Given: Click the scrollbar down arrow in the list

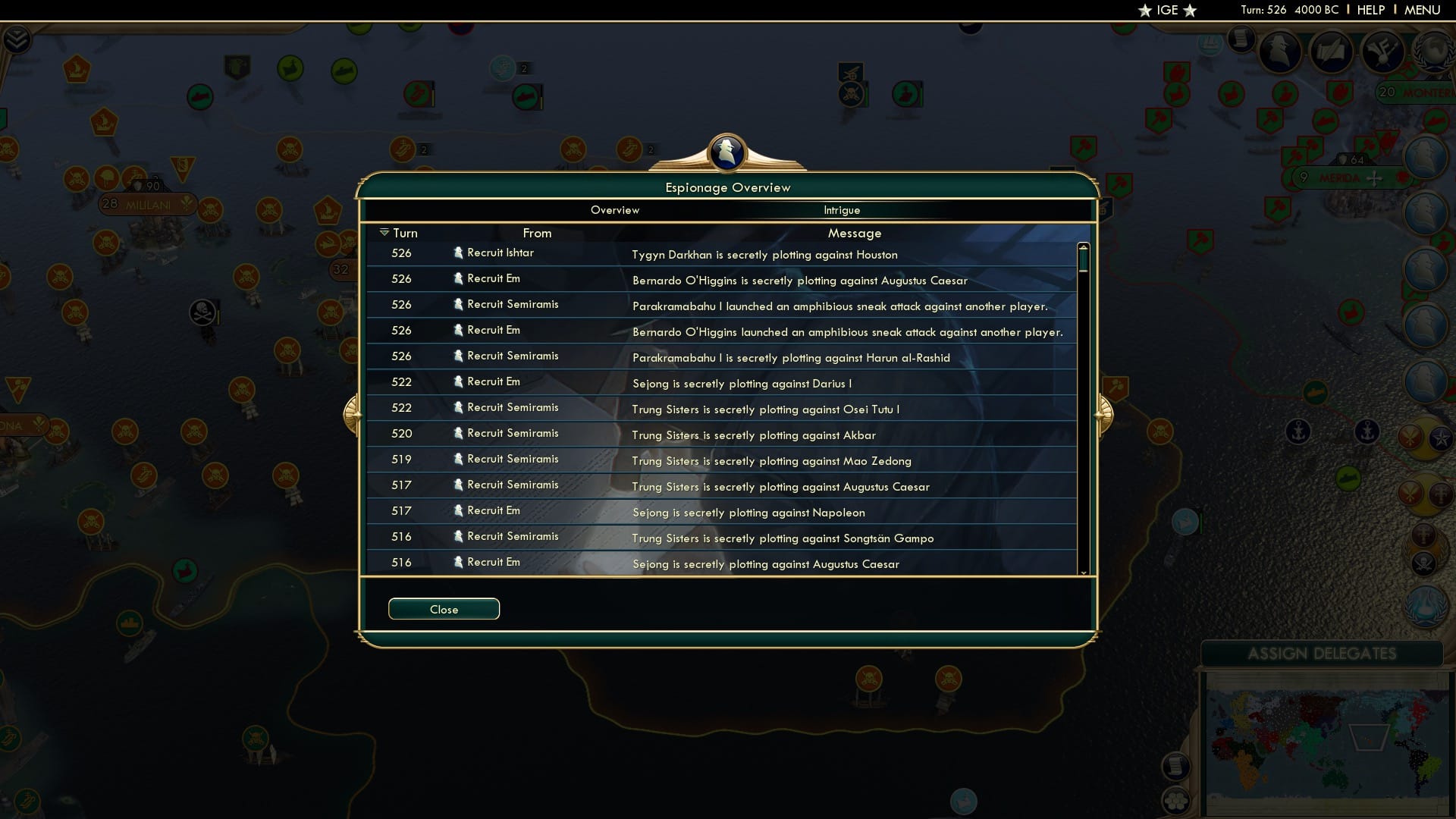Looking at the screenshot, I should tap(1083, 573).
